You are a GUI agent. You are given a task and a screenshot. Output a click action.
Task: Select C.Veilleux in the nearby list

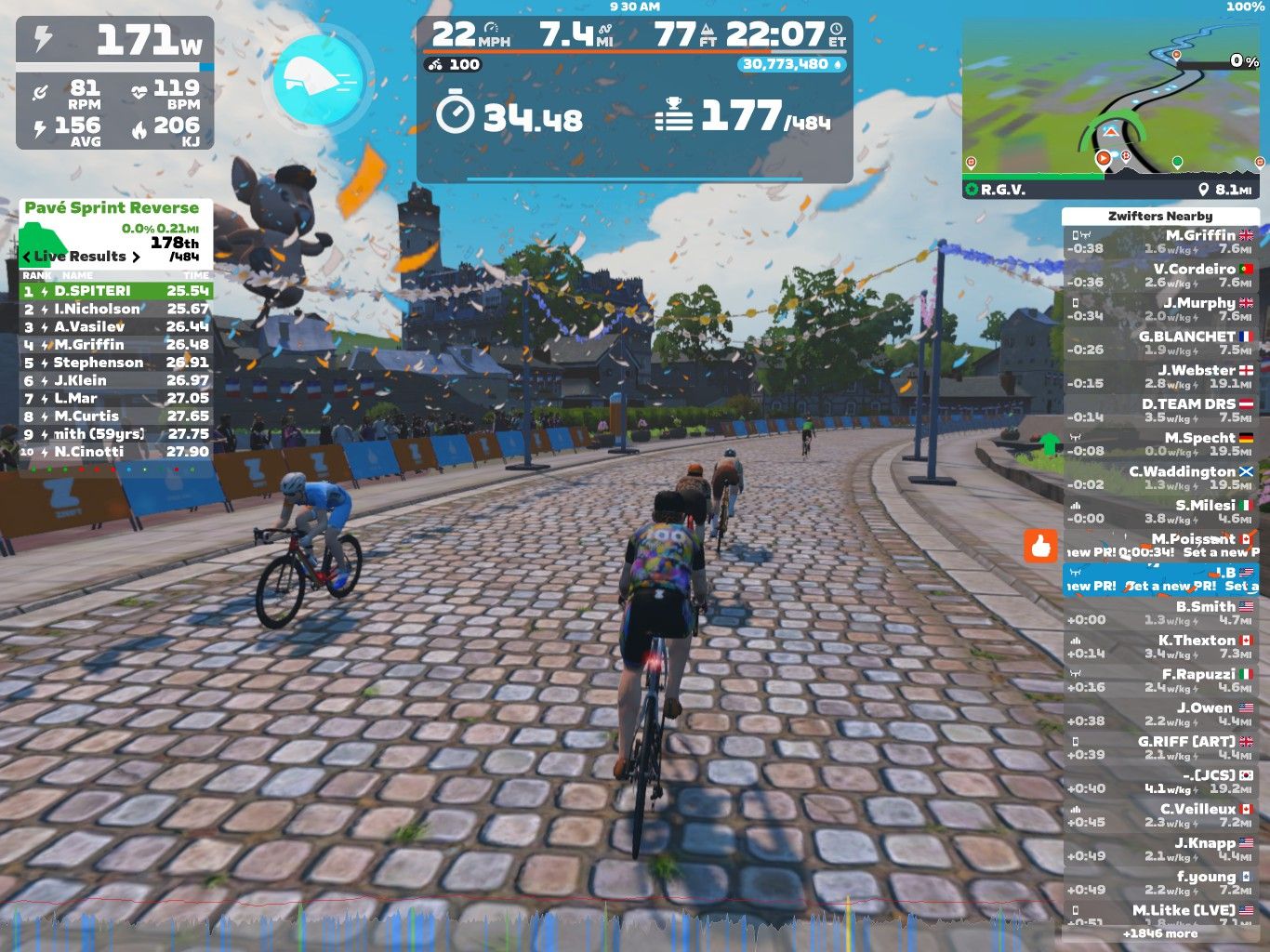tap(1160, 815)
